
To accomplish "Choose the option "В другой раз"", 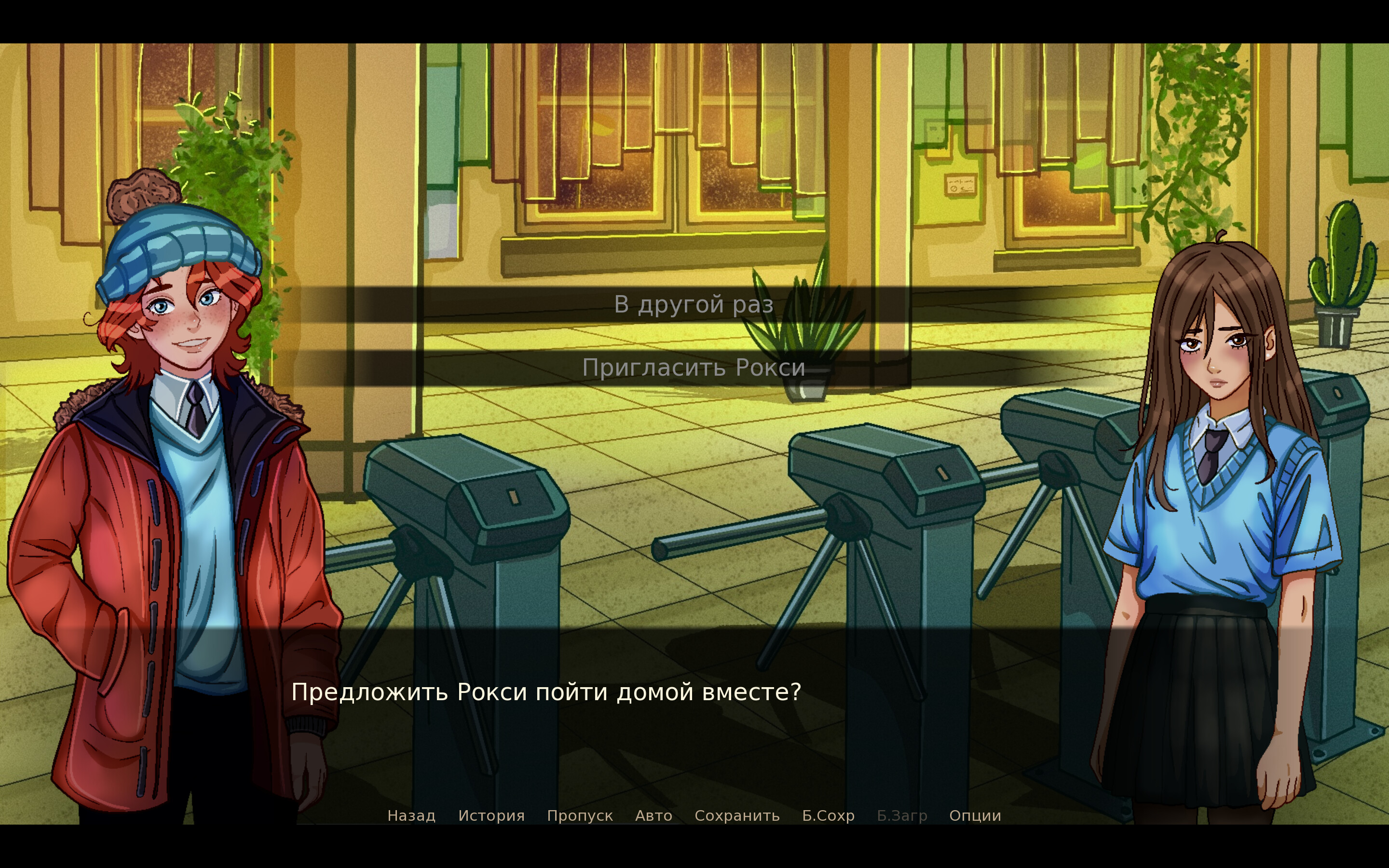I will point(694,305).
